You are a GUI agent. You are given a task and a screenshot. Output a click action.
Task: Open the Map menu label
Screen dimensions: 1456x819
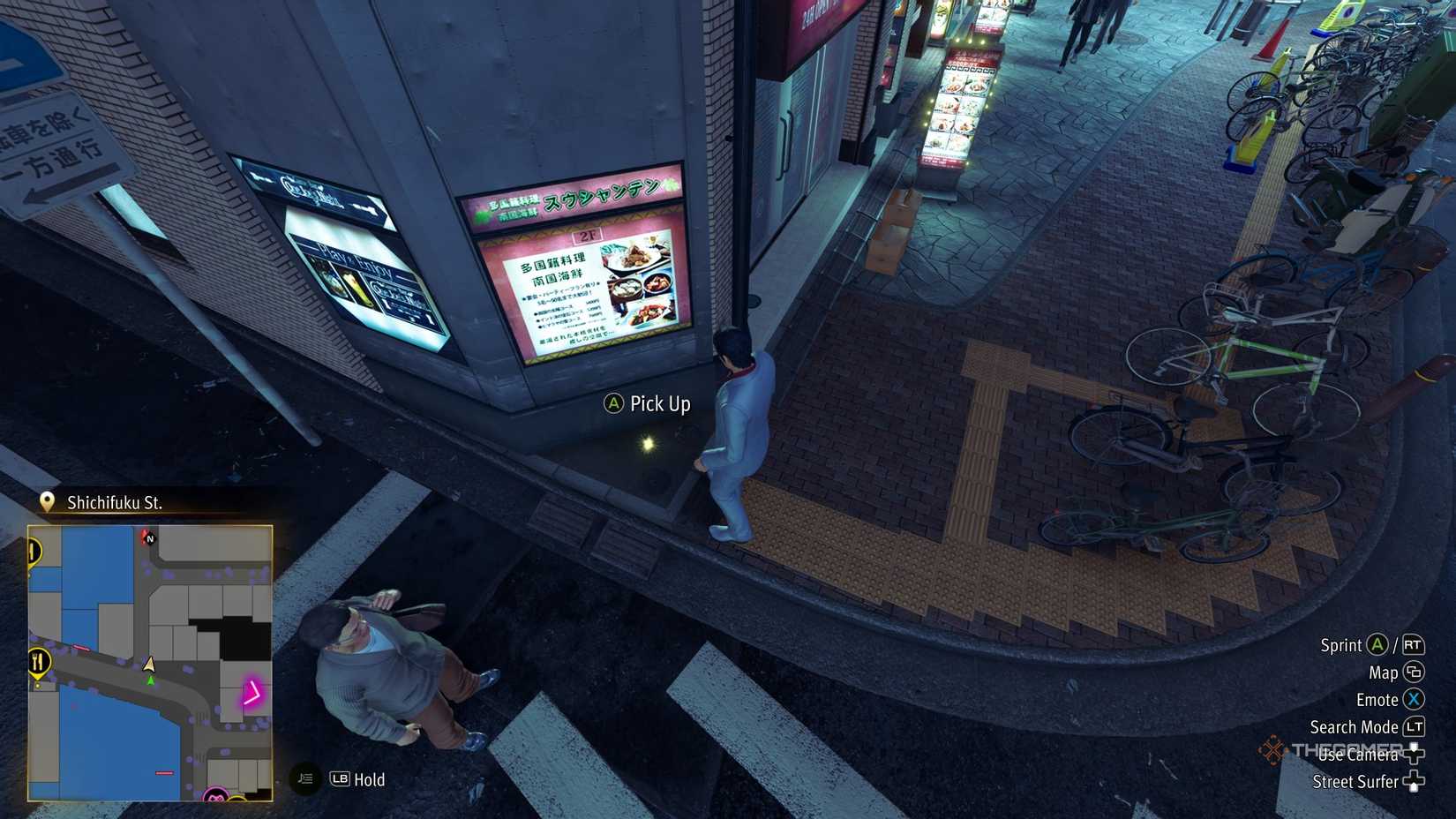pyautogui.click(x=1384, y=672)
